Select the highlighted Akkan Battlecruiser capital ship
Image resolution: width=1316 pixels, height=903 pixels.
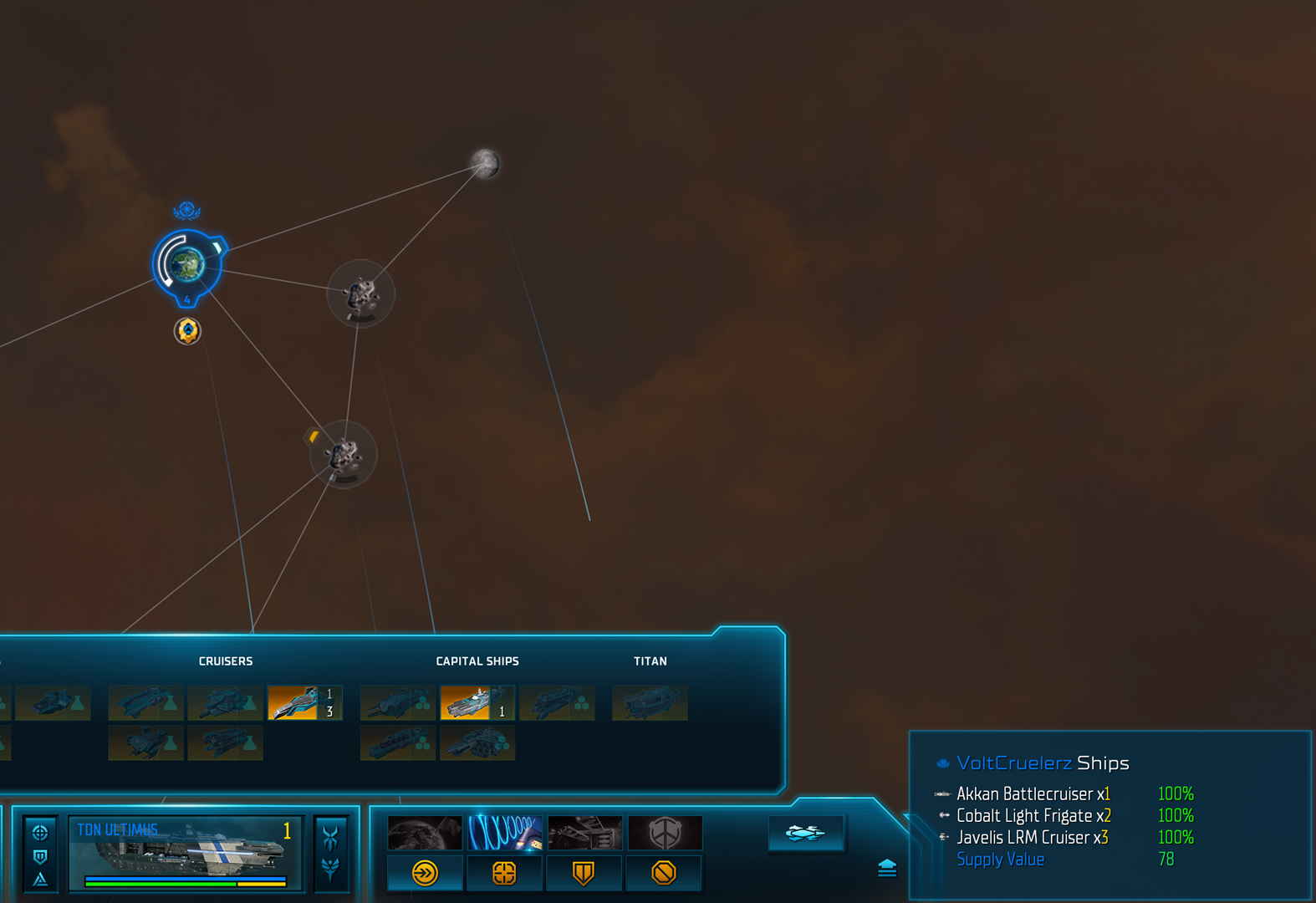[x=477, y=702]
